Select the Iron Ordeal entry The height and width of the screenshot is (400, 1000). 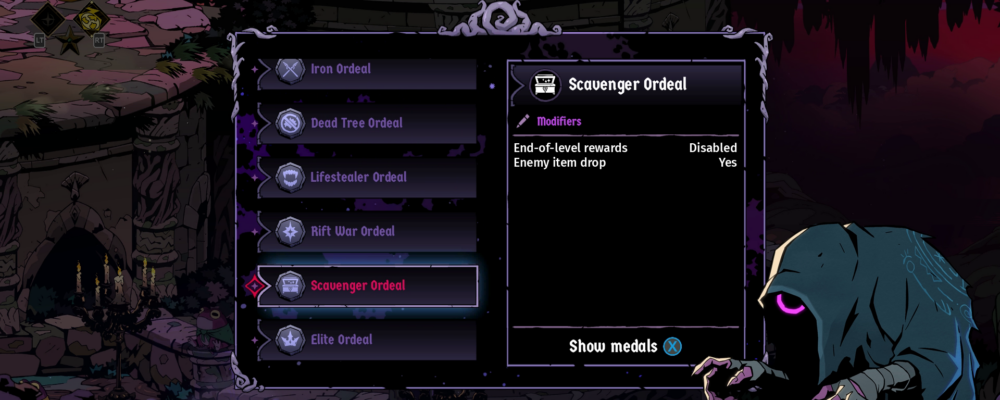coord(366,70)
